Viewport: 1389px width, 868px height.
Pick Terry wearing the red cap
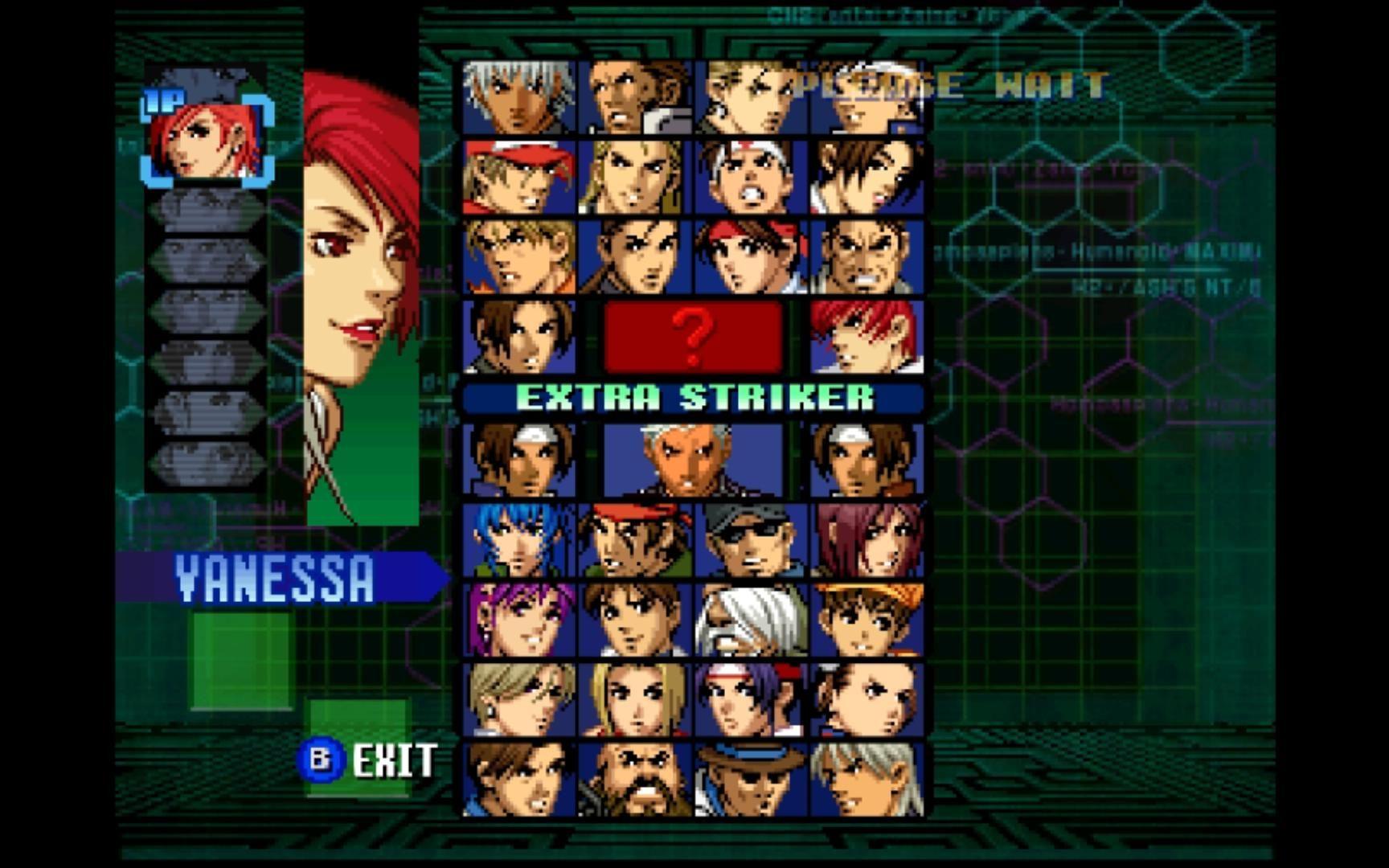(x=519, y=177)
